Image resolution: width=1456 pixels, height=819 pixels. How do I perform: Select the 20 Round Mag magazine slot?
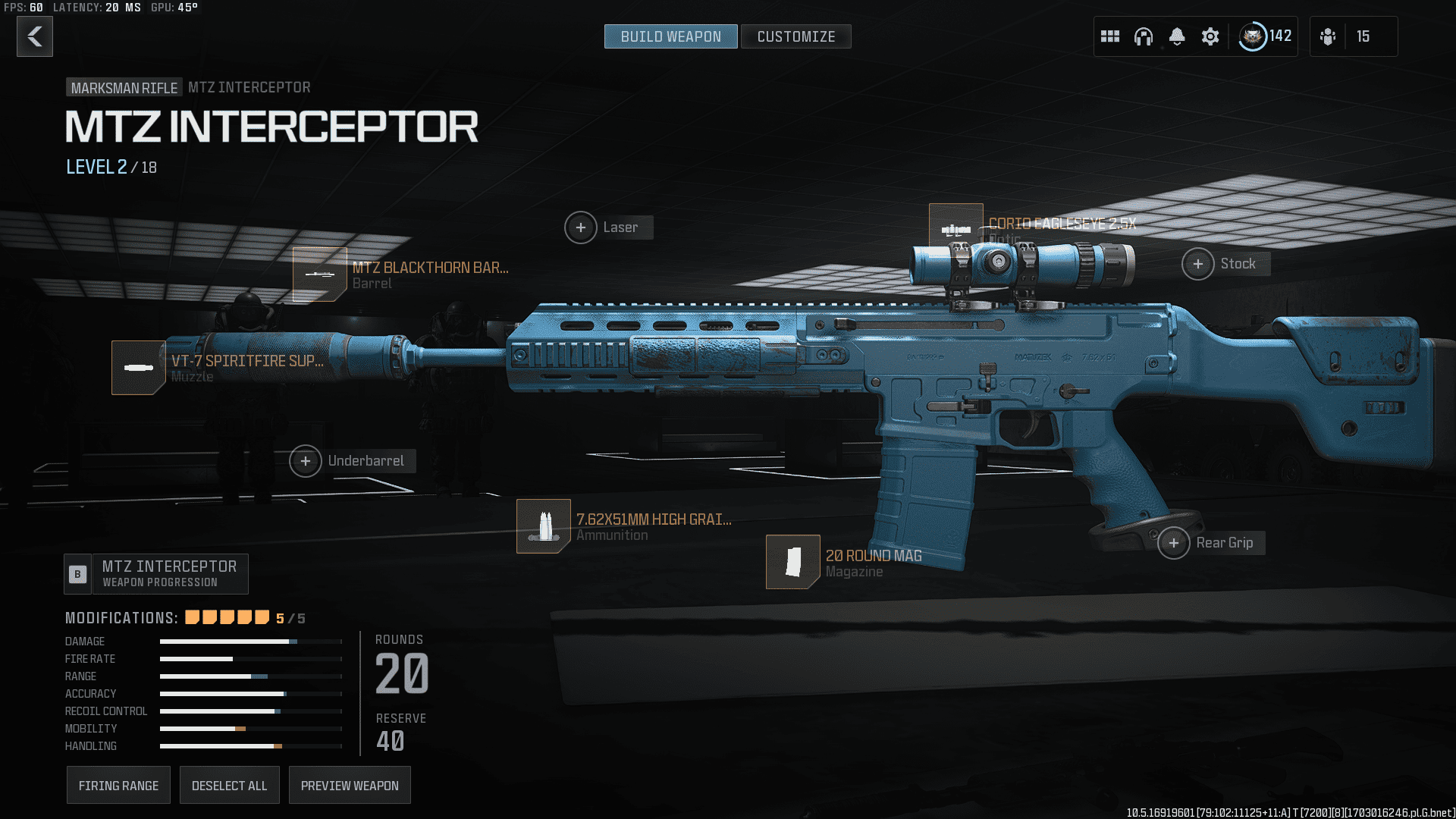point(792,562)
